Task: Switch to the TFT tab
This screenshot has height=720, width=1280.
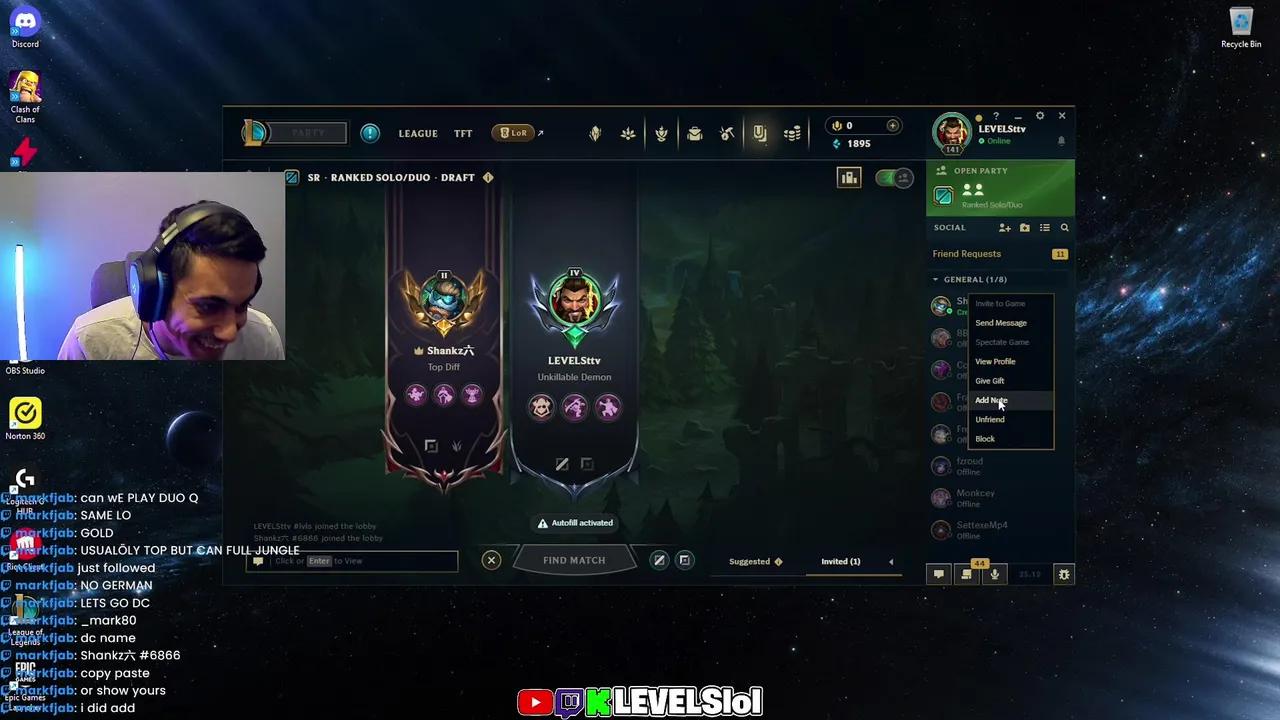Action: pyautogui.click(x=462, y=132)
